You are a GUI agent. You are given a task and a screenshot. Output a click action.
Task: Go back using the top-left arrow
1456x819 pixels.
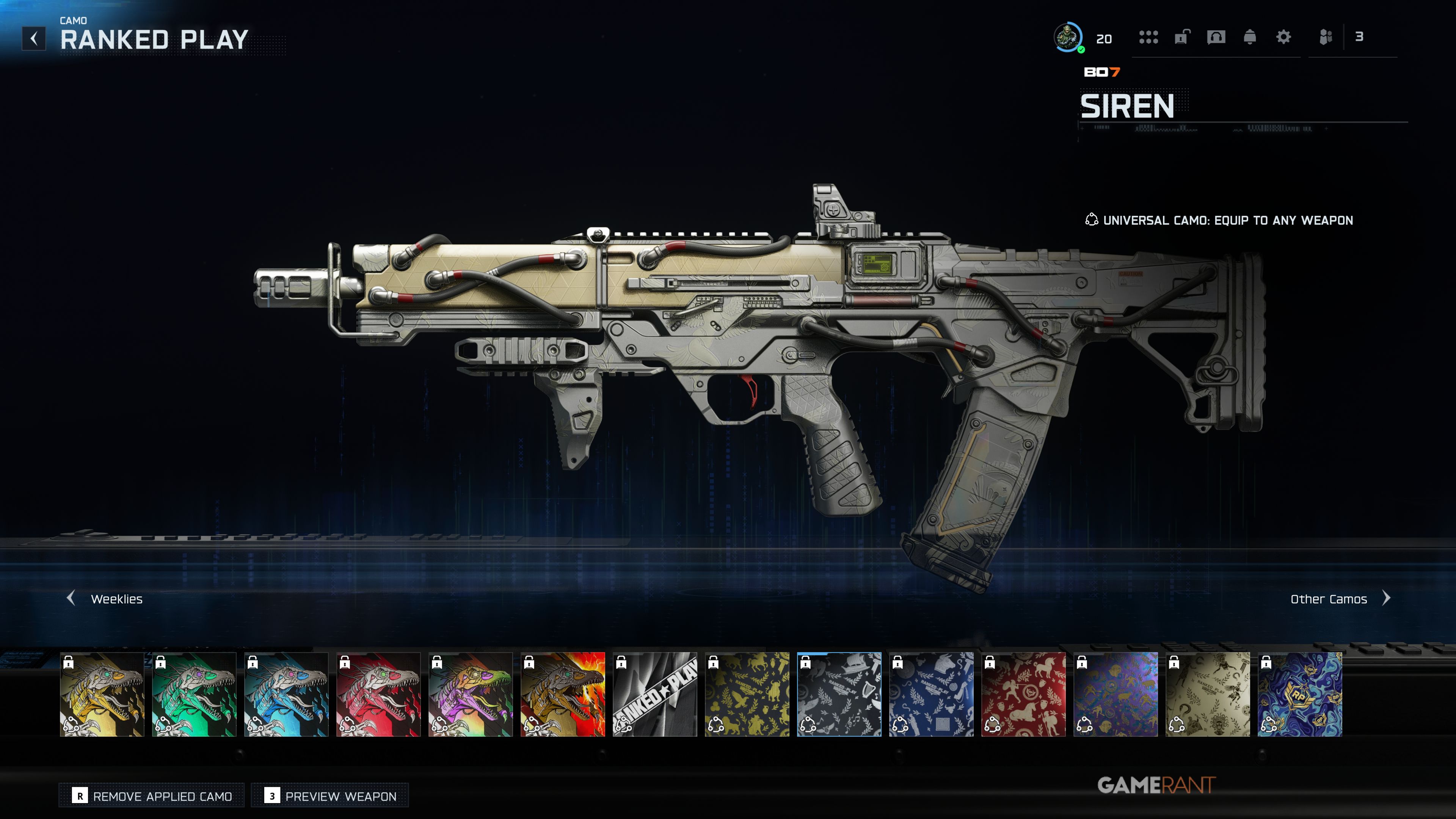tap(34, 38)
